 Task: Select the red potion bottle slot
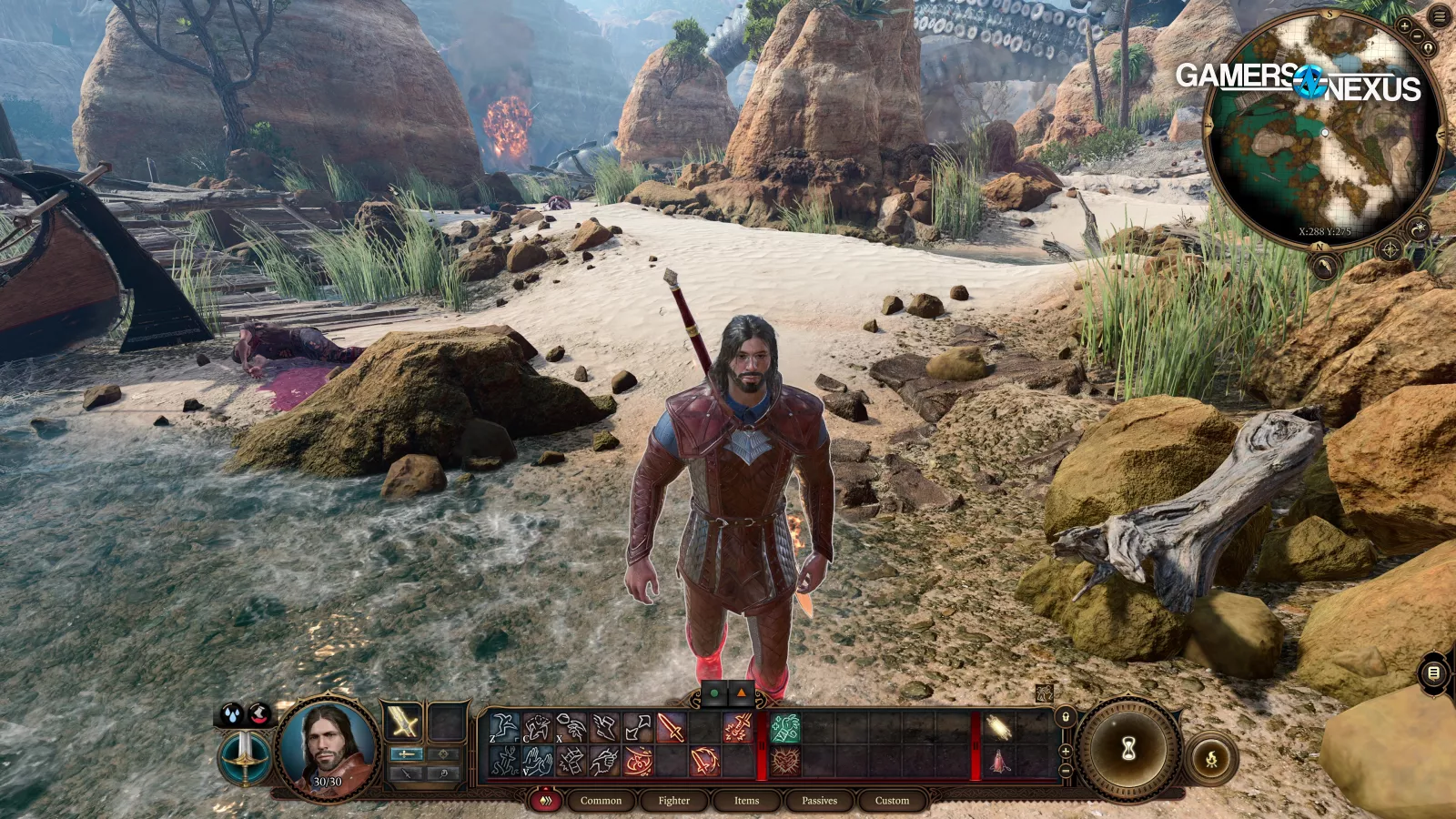[x=999, y=761]
